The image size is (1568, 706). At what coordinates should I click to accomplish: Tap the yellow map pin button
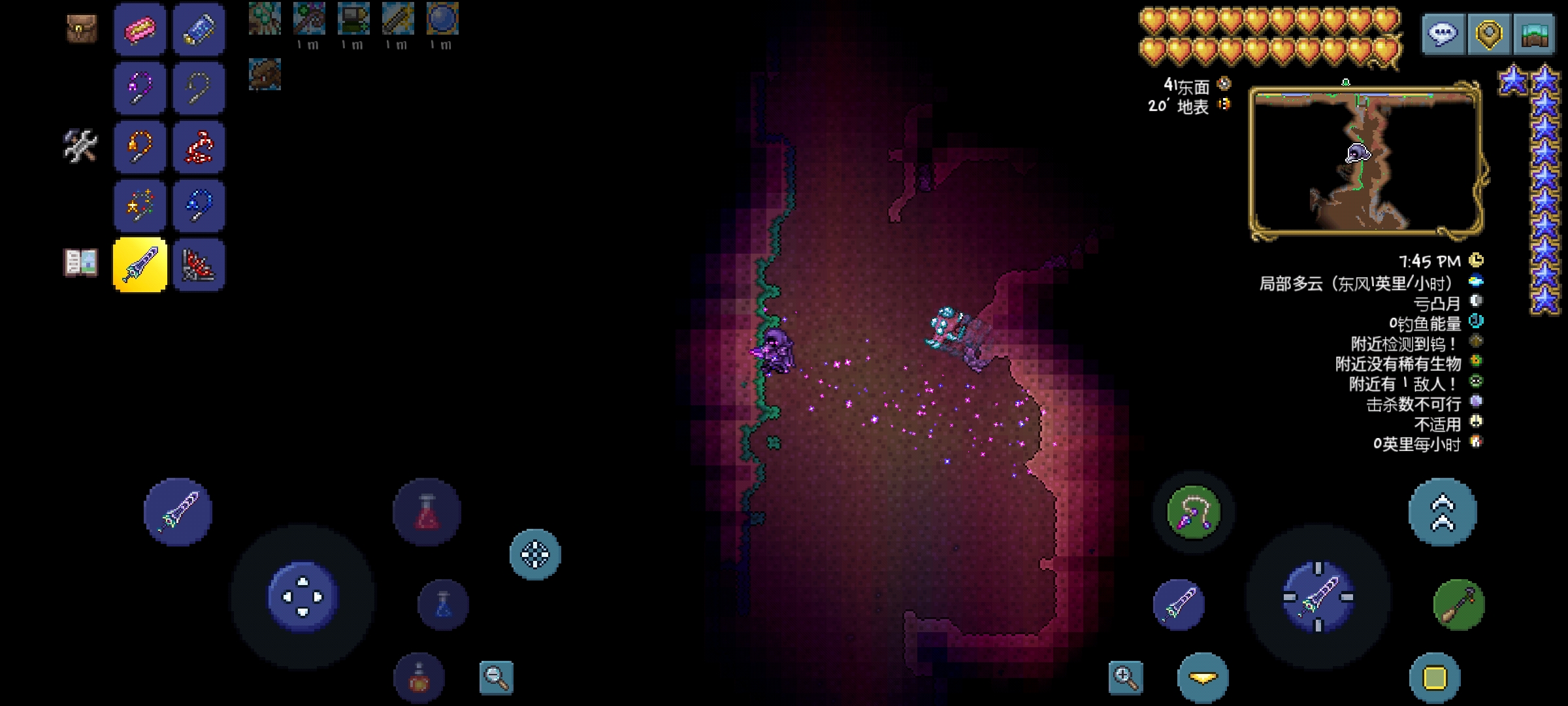[1489, 33]
